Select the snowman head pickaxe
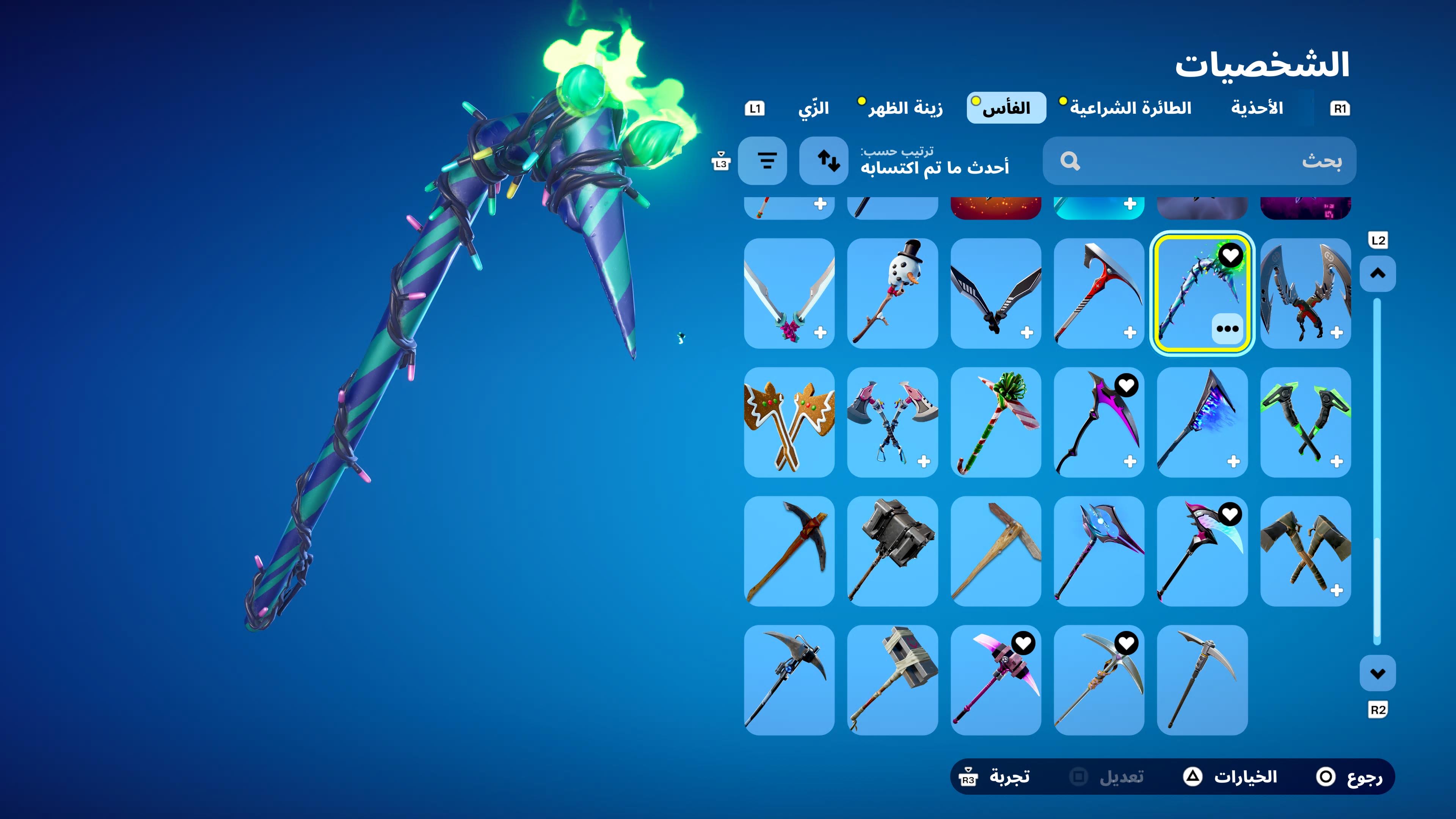 tap(892, 293)
